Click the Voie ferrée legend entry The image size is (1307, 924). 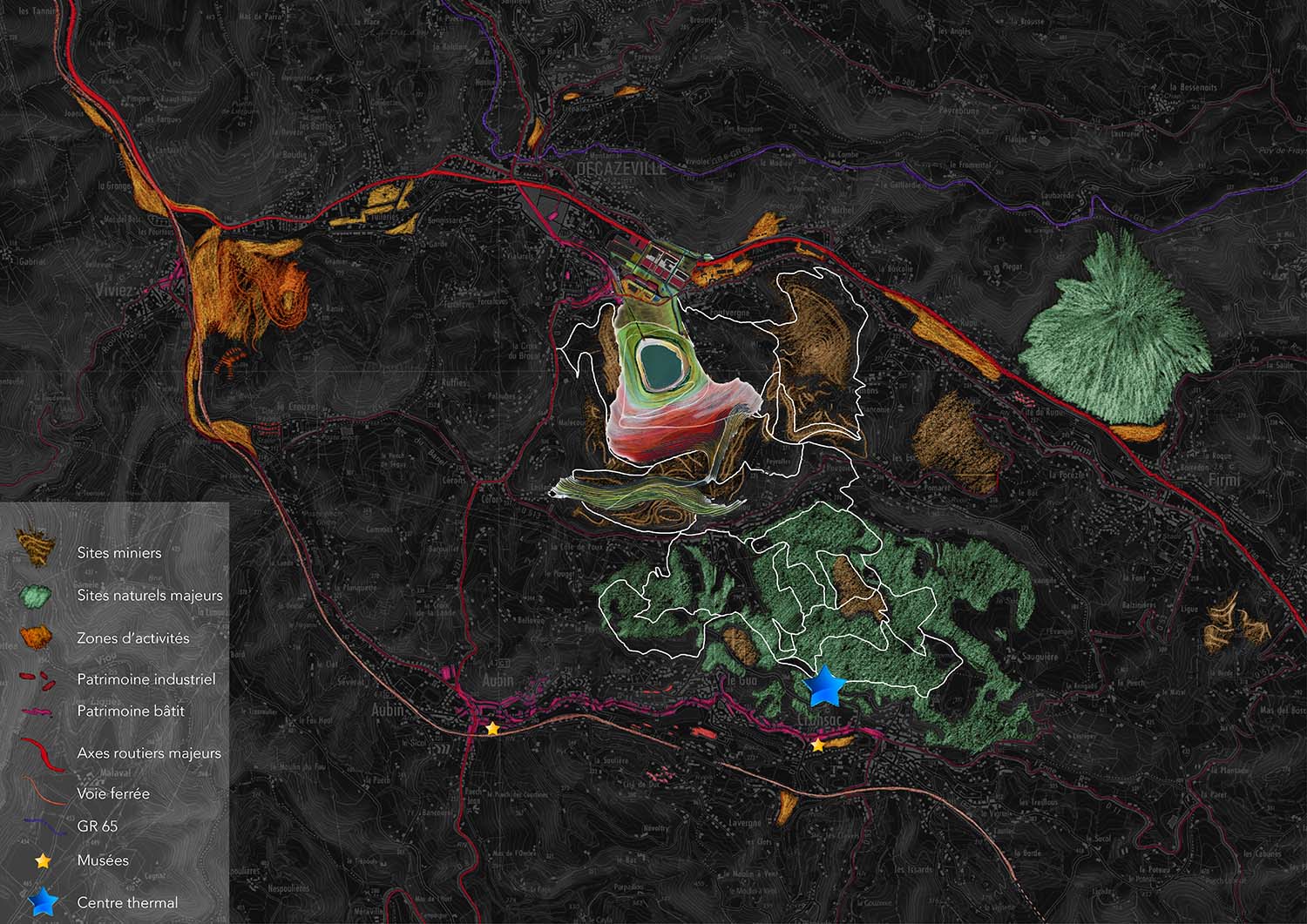tap(113, 794)
